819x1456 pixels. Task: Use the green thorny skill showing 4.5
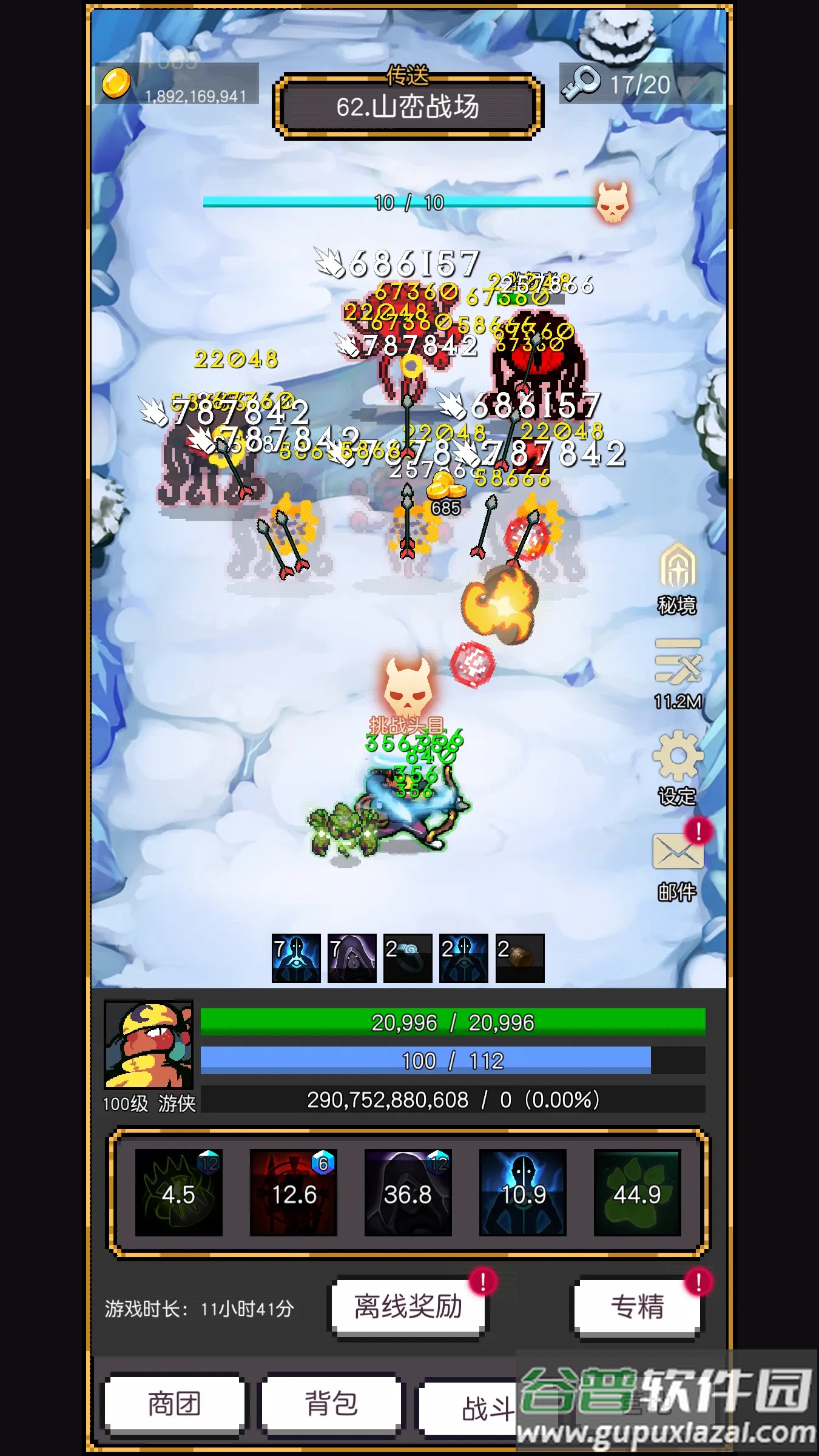pyautogui.click(x=178, y=1193)
